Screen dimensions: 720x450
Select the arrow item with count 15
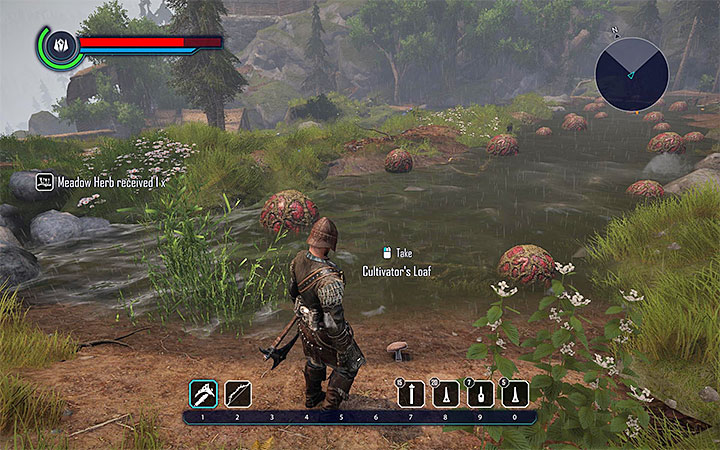[x=411, y=394]
